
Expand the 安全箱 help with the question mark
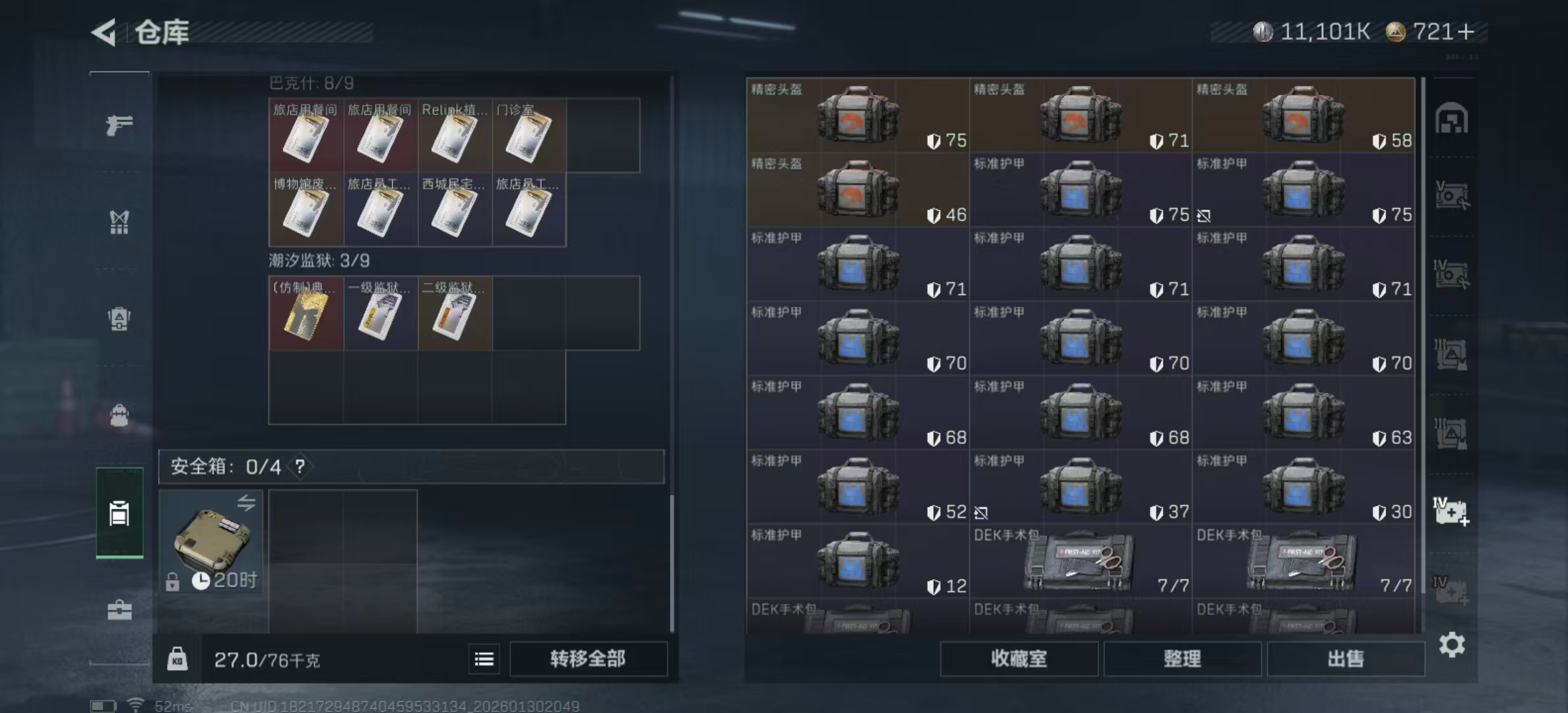300,467
